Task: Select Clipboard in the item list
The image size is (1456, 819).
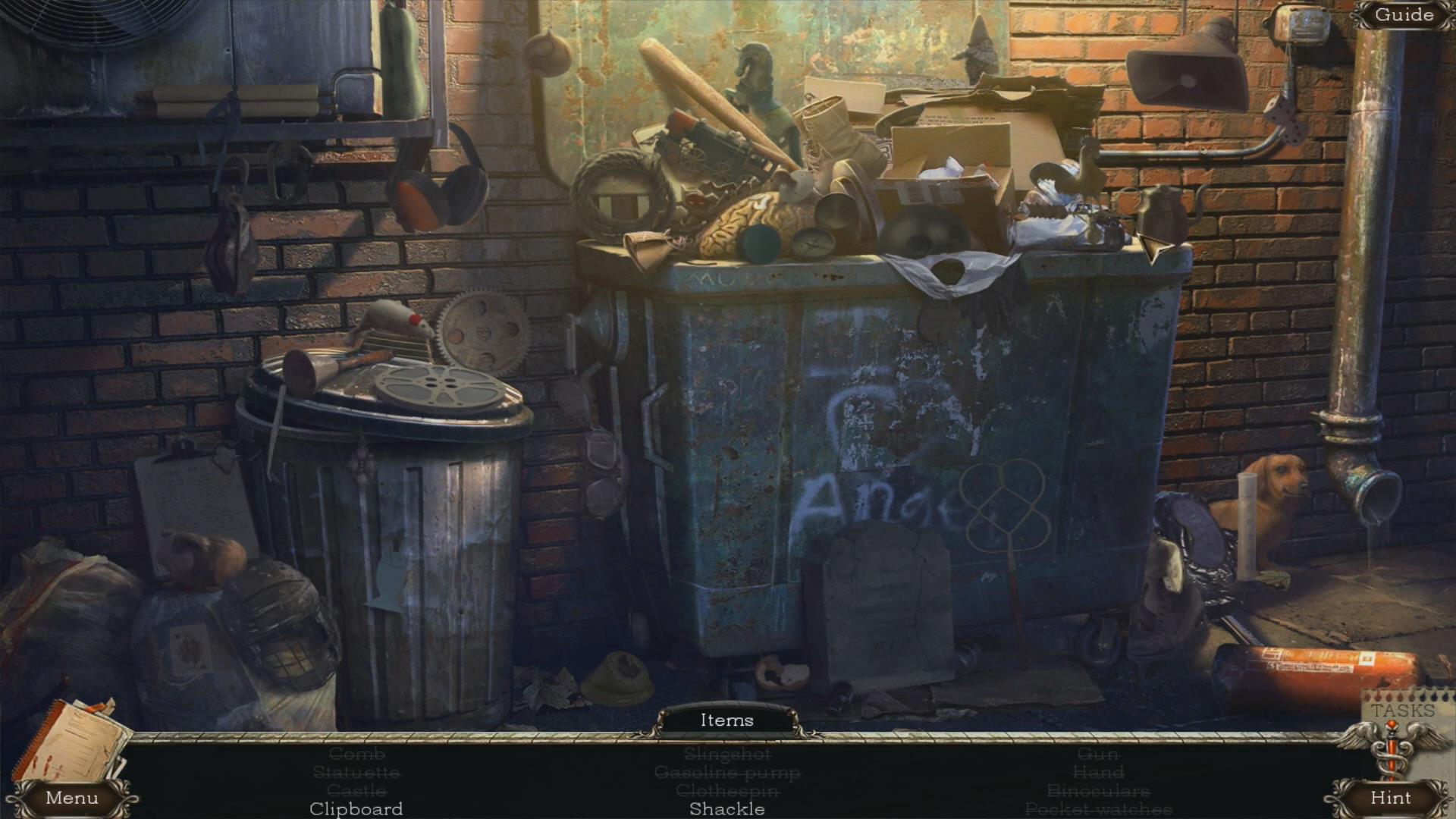Action: [356, 809]
